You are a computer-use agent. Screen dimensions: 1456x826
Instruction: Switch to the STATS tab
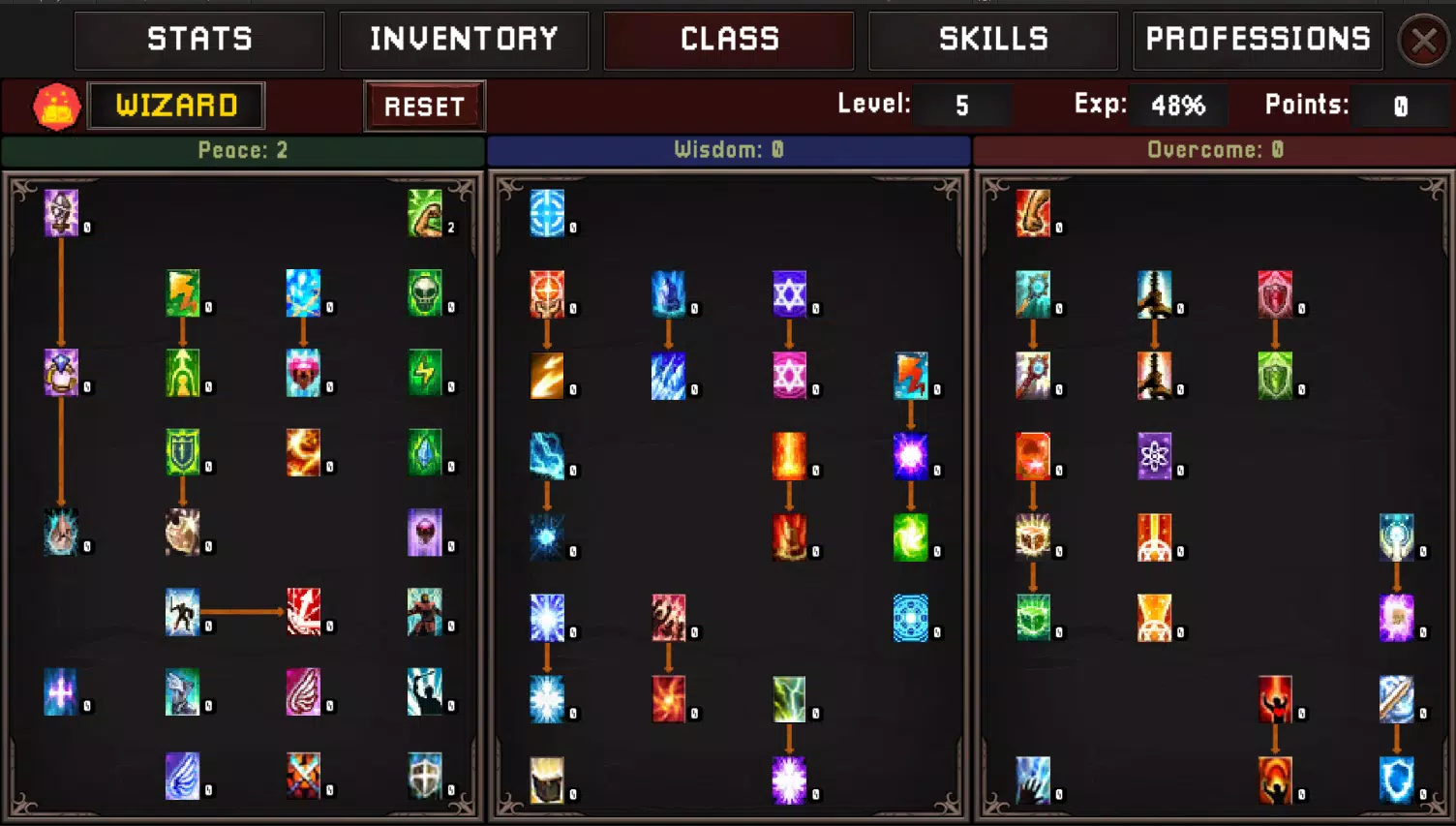coord(199,40)
